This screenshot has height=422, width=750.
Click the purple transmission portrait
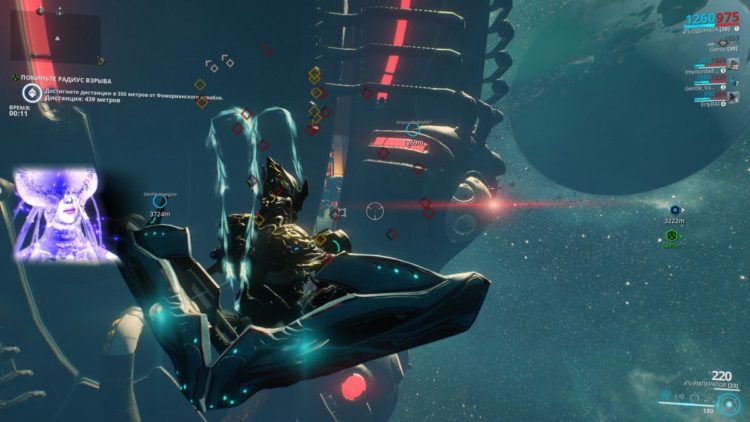[65, 214]
